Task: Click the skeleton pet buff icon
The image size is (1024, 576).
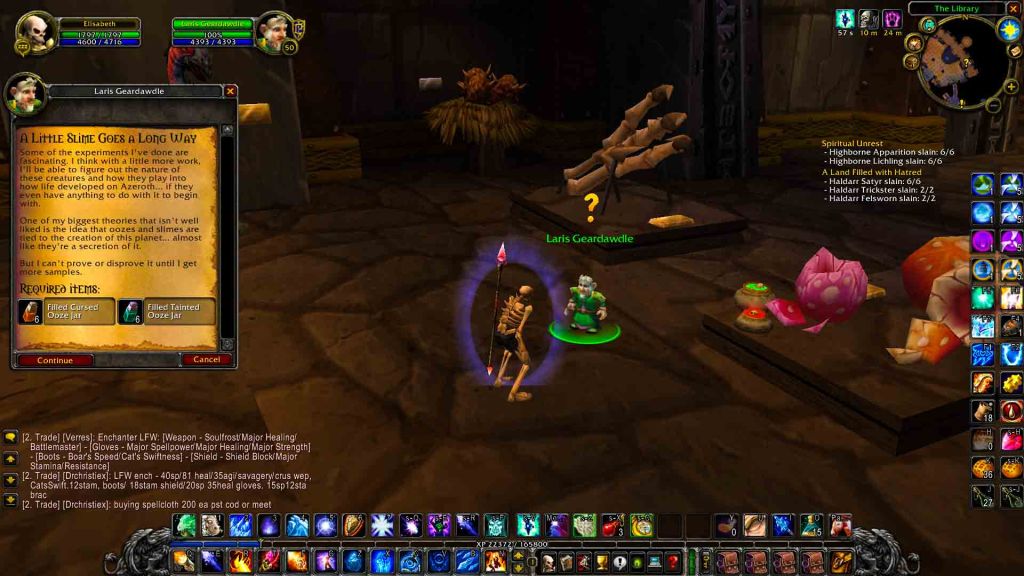Action: (x=868, y=19)
